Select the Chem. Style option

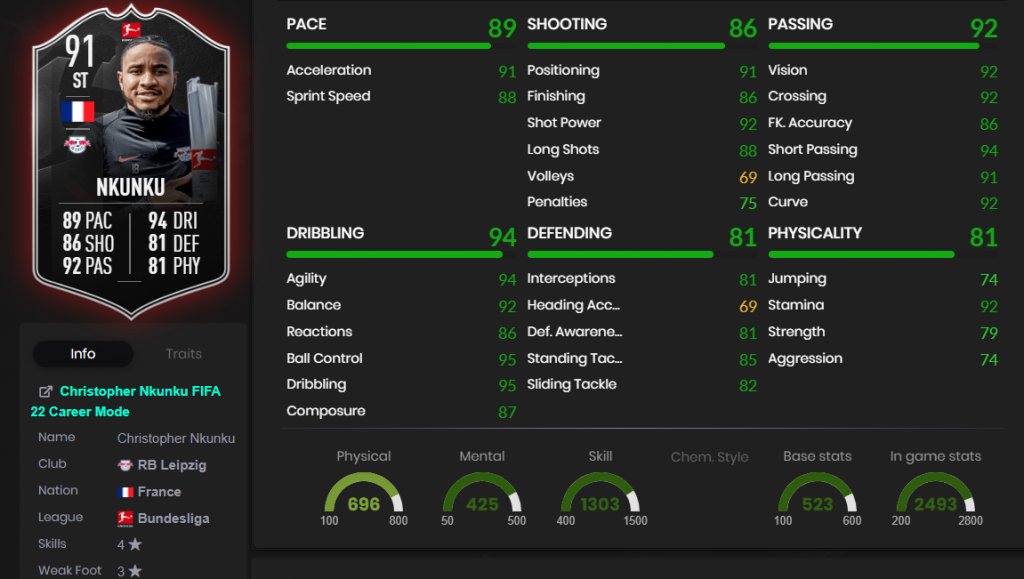(709, 457)
